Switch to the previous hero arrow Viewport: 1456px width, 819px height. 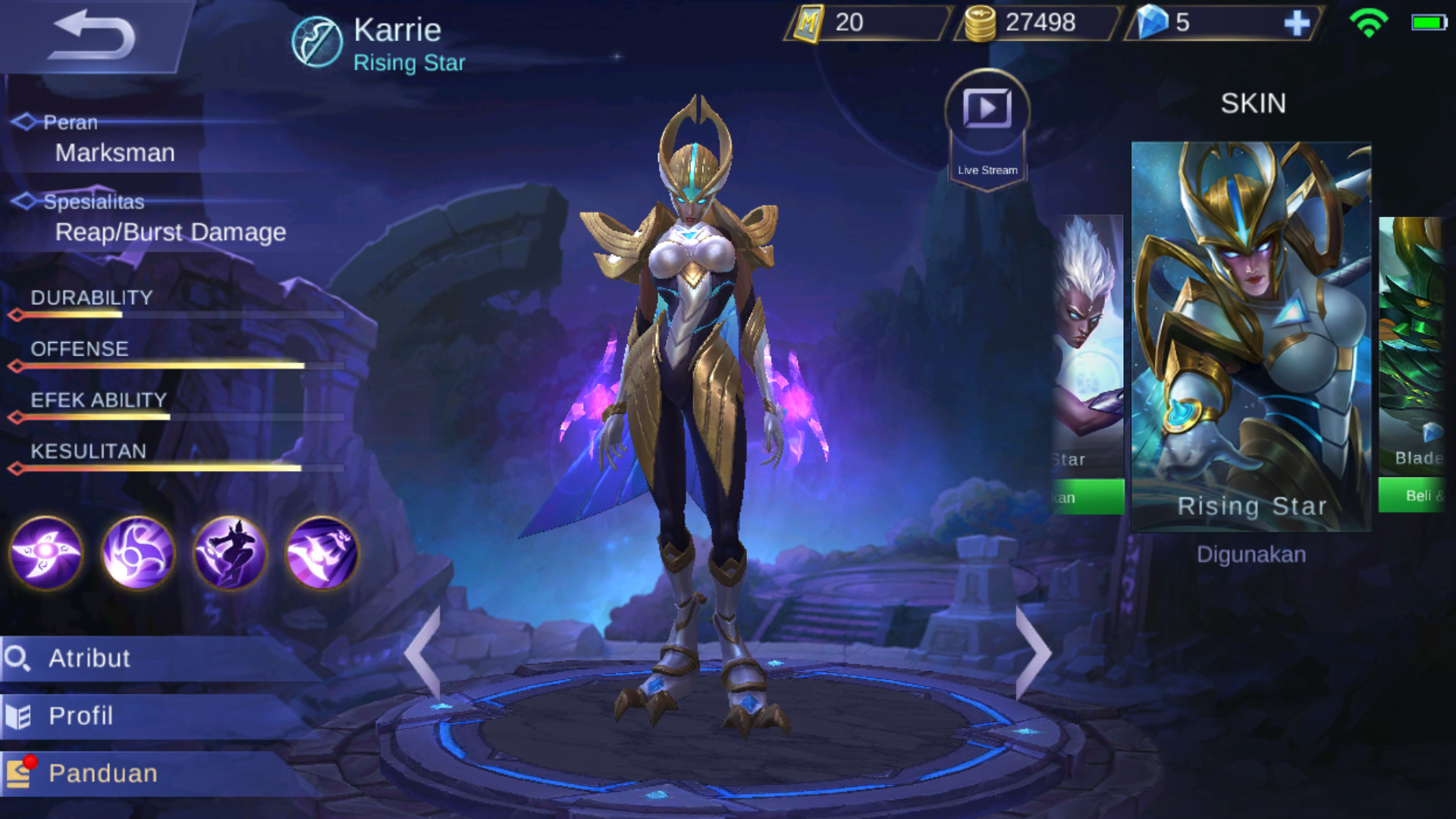point(423,652)
